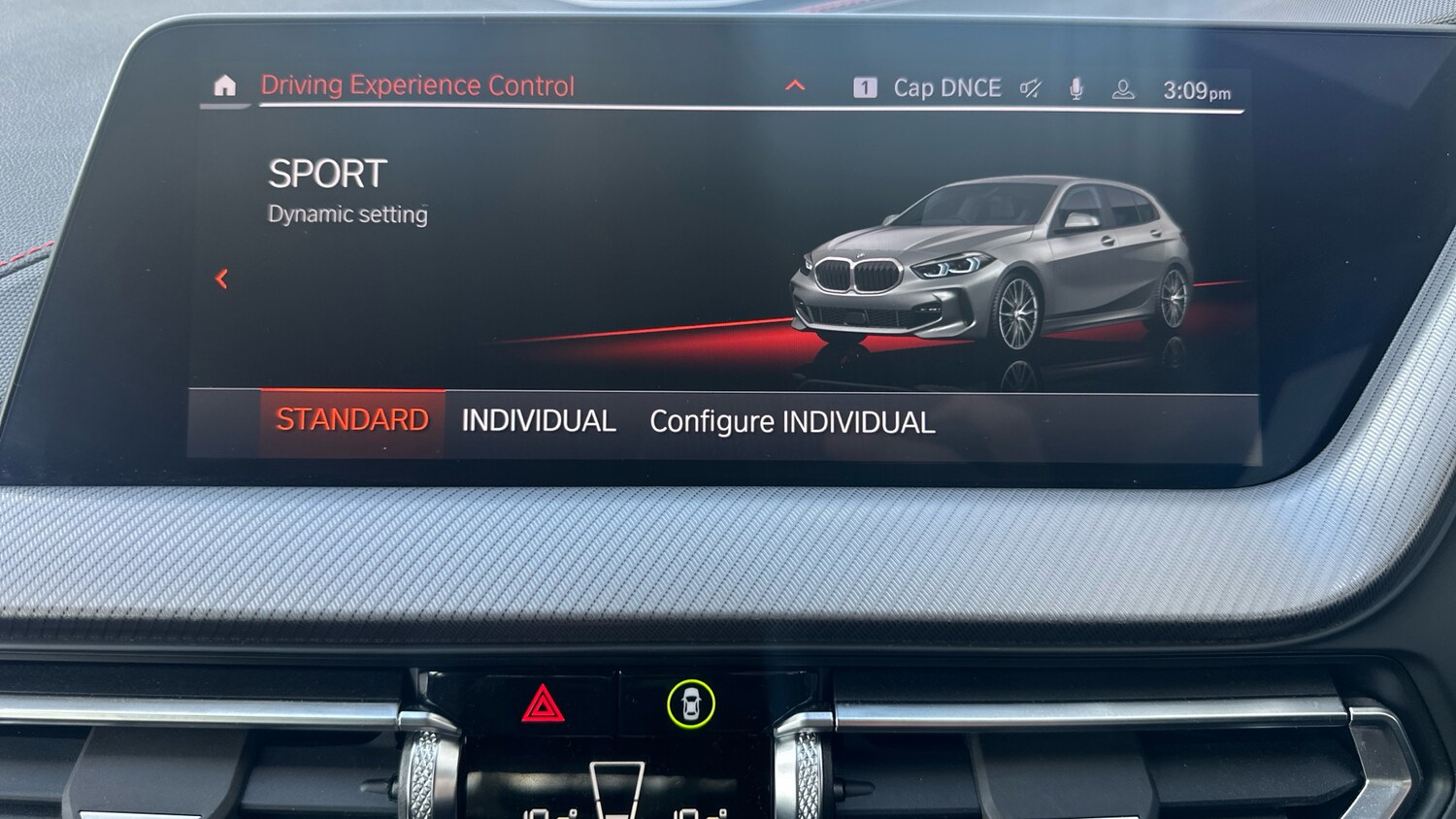This screenshot has width=1456, height=819.
Task: Switch to Configure INDIVIDUAL tab
Action: coord(792,422)
